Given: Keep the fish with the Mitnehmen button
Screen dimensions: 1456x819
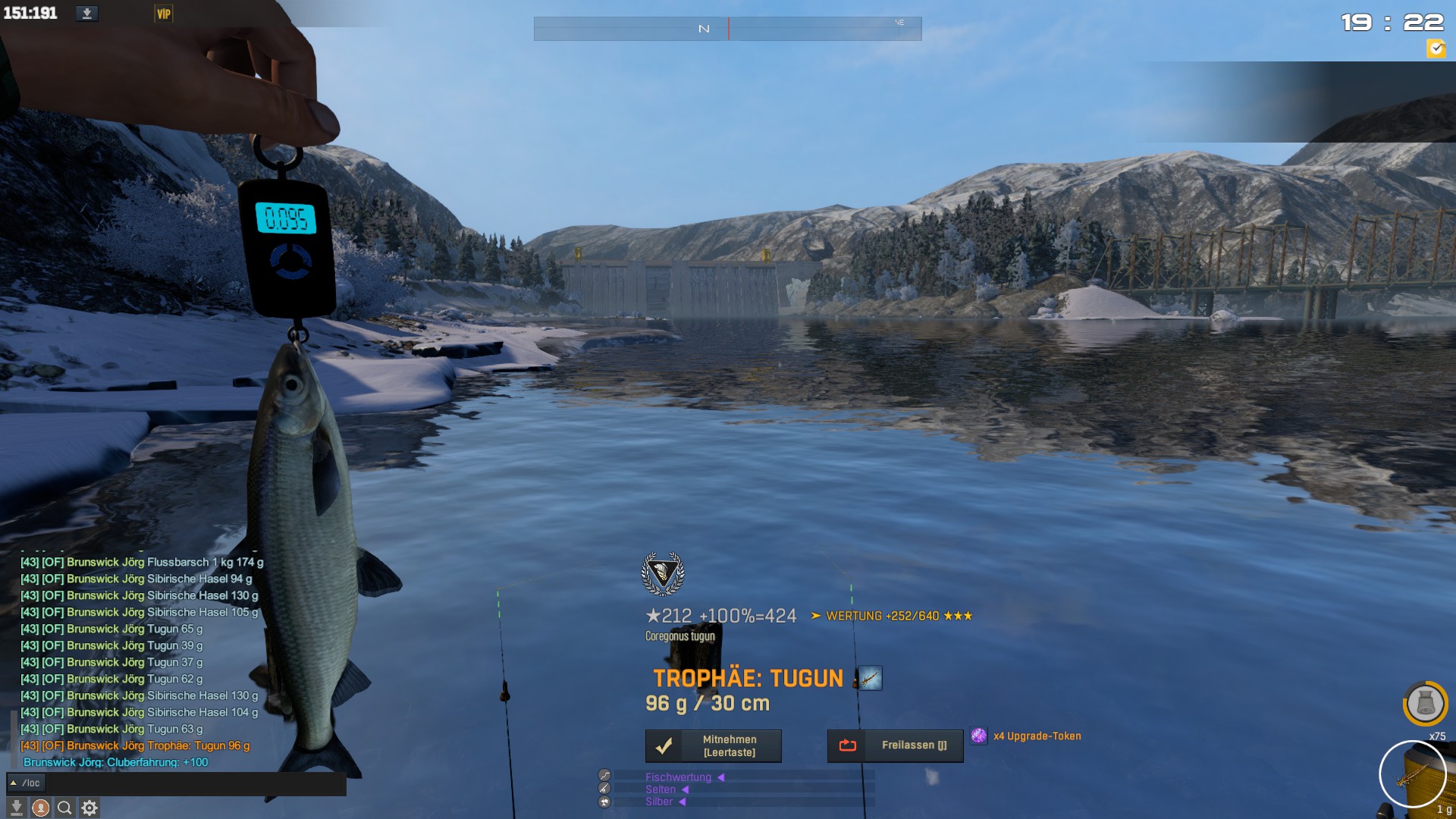Looking at the screenshot, I should pos(713,746).
